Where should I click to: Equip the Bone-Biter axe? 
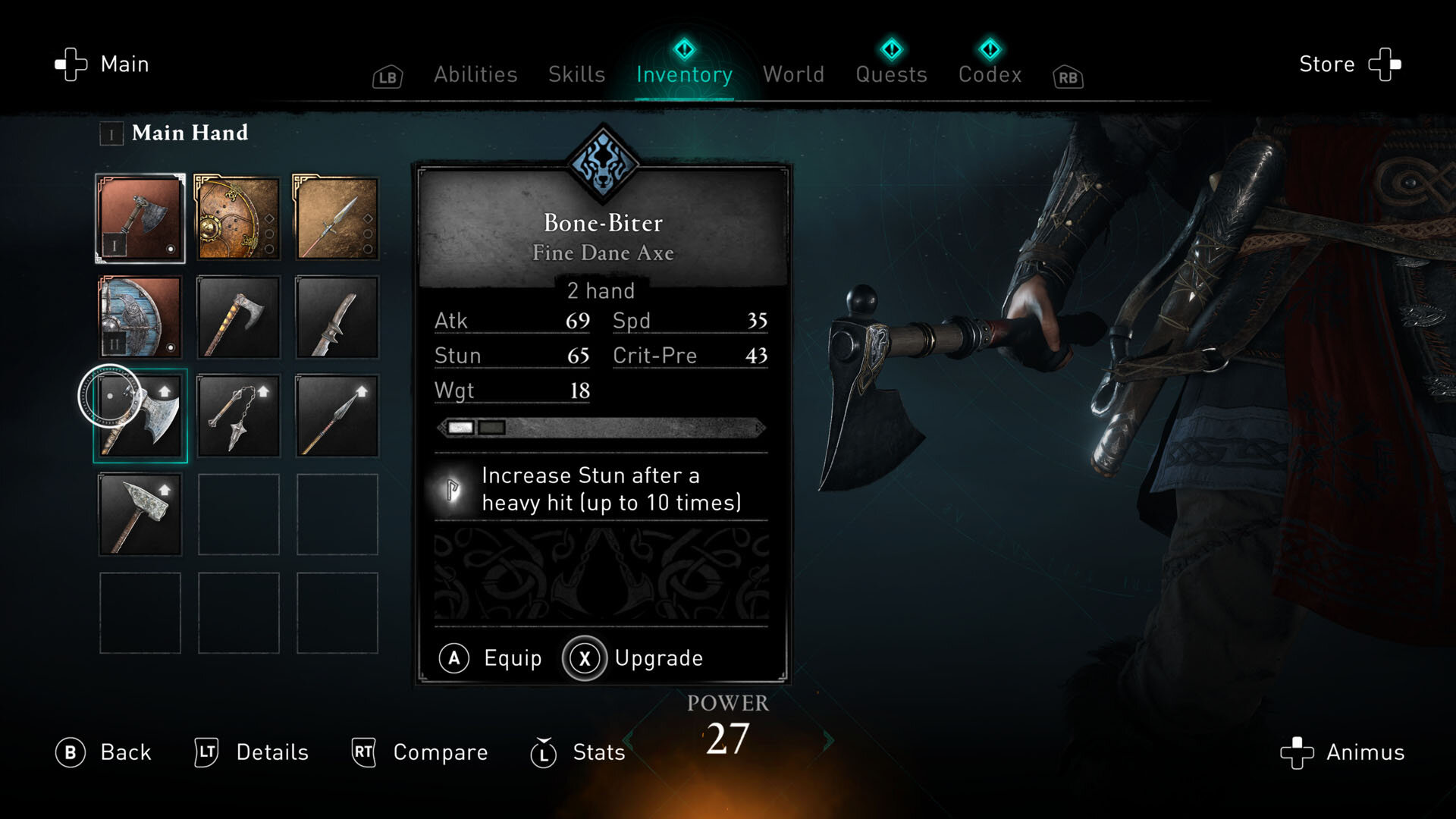pyautogui.click(x=491, y=658)
